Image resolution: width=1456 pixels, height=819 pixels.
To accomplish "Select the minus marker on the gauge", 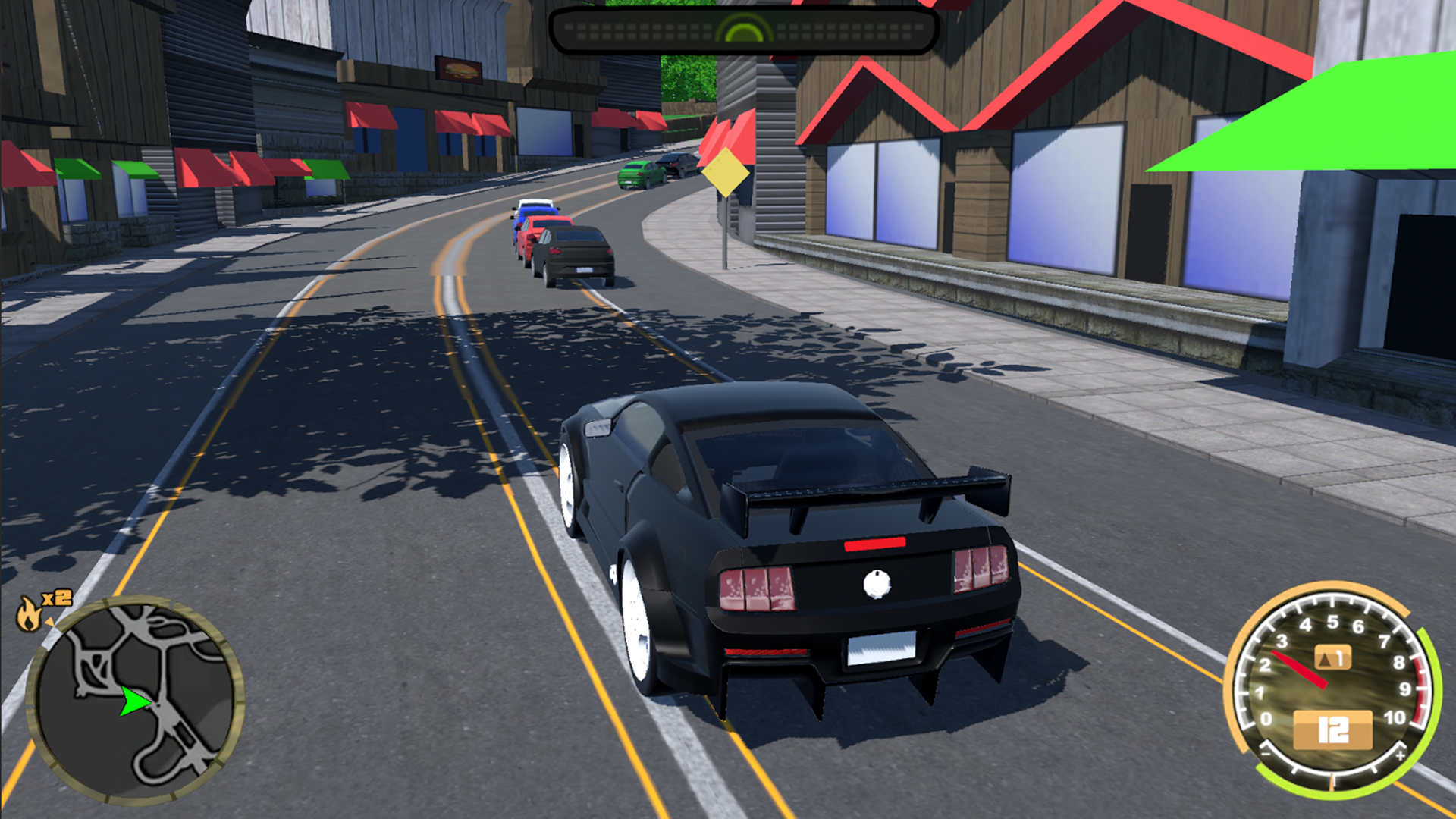I will 1266,755.
